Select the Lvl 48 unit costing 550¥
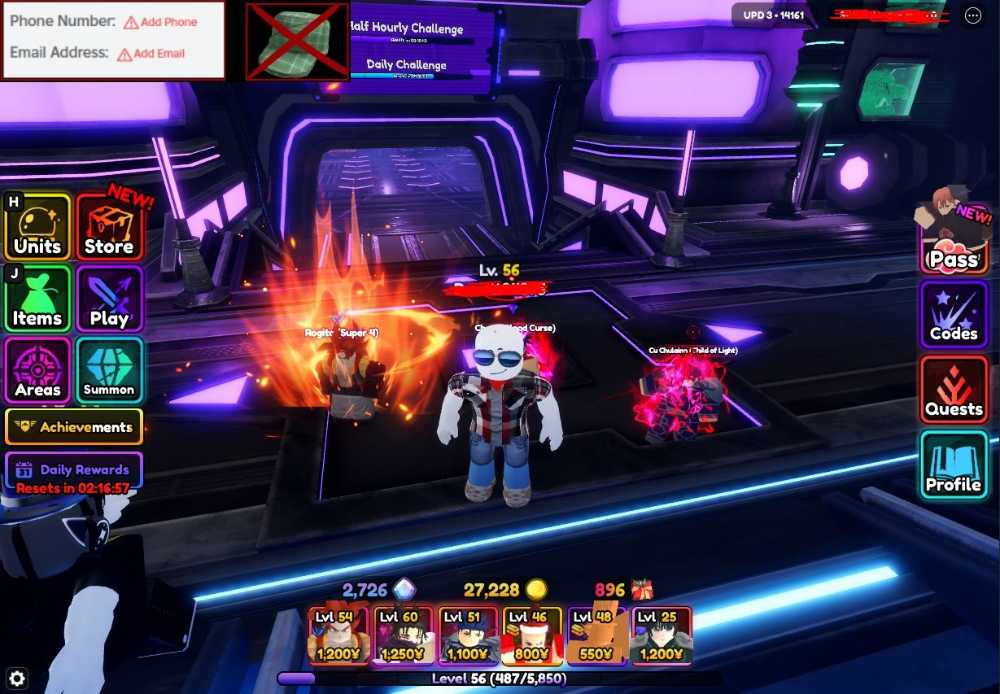The width and height of the screenshot is (1000, 694). pos(597,636)
